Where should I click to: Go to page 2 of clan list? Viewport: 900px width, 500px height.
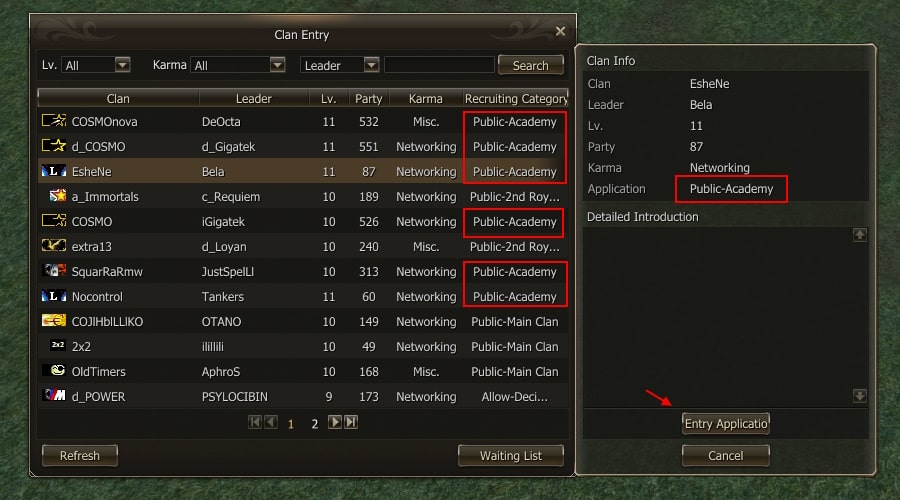pyautogui.click(x=314, y=423)
